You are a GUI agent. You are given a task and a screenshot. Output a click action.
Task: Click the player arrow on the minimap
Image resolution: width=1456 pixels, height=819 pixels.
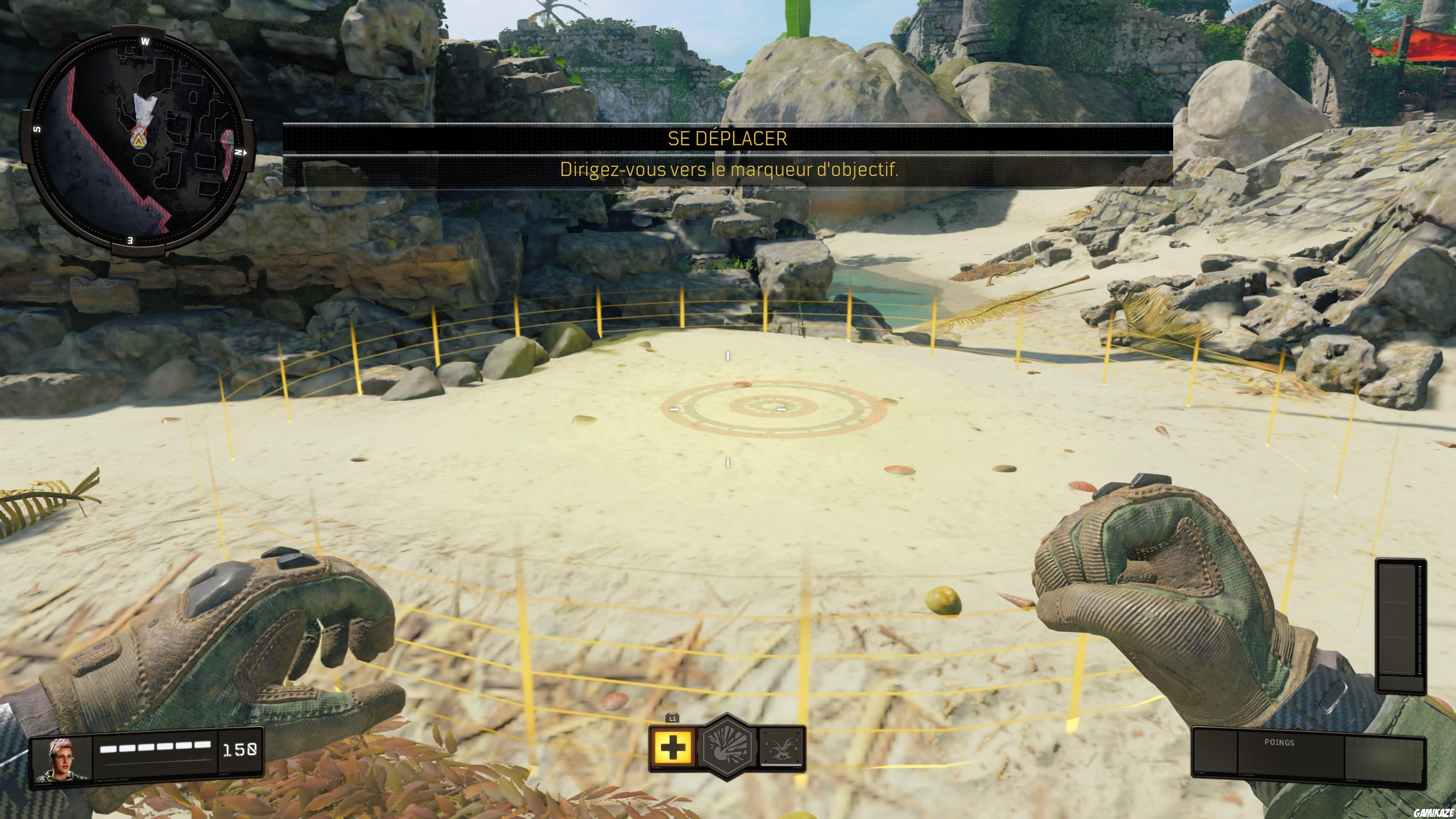coord(139,143)
